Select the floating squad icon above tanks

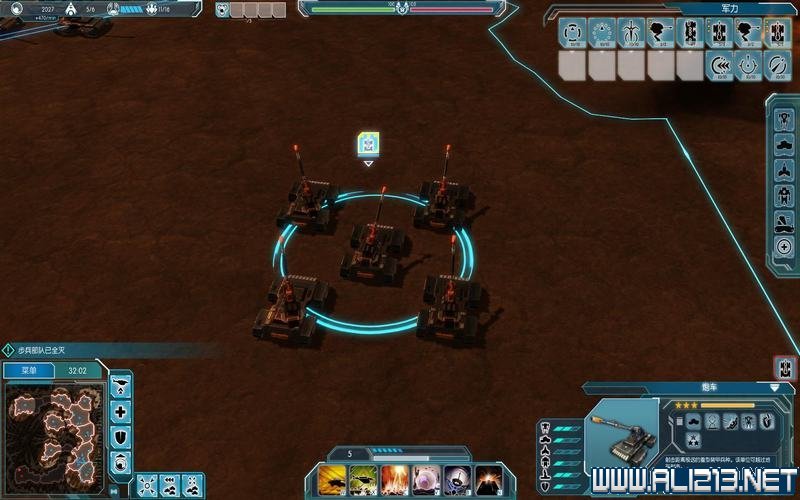pos(368,144)
